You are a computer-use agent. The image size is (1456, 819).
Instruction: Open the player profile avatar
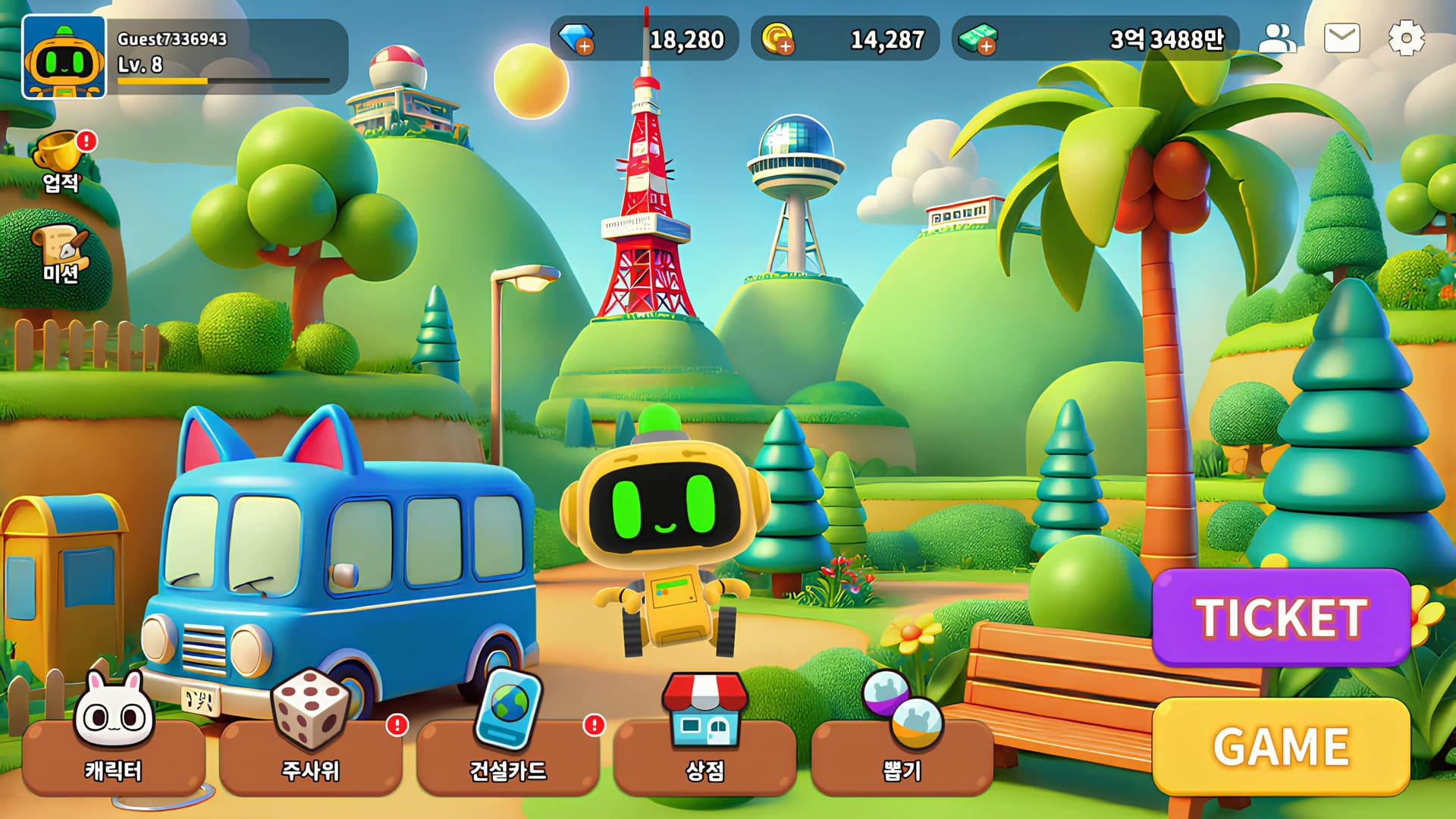coord(64,58)
